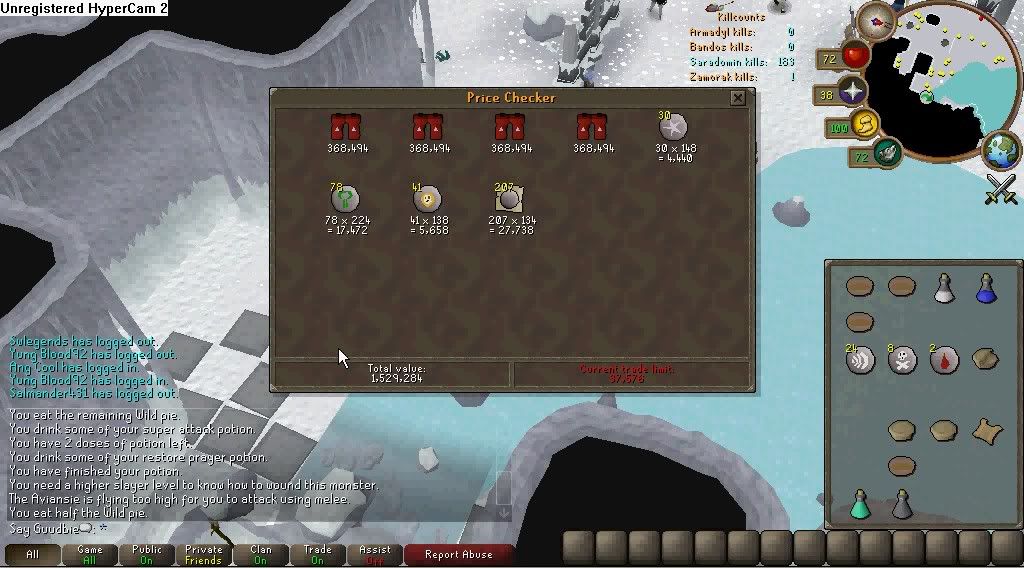This screenshot has height=568, width=1024.
Task: Drink the blue potion in inventory
Action: (x=985, y=288)
